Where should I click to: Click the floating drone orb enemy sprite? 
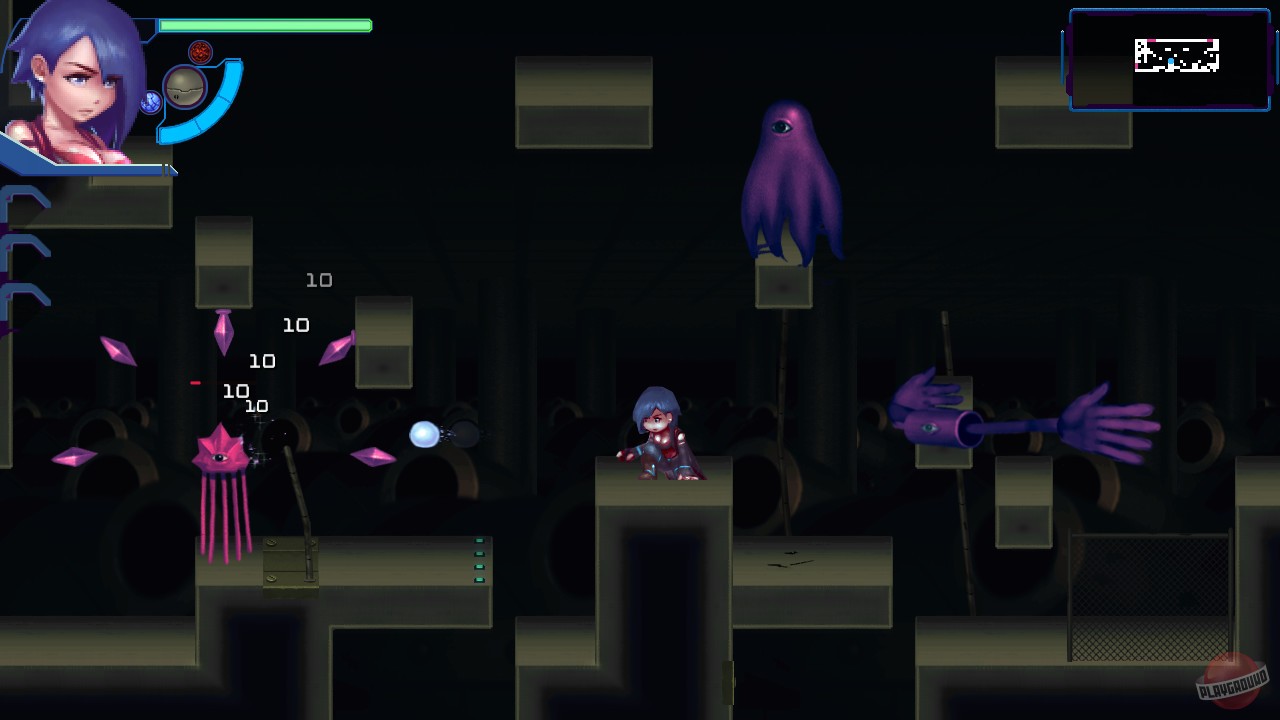point(425,432)
